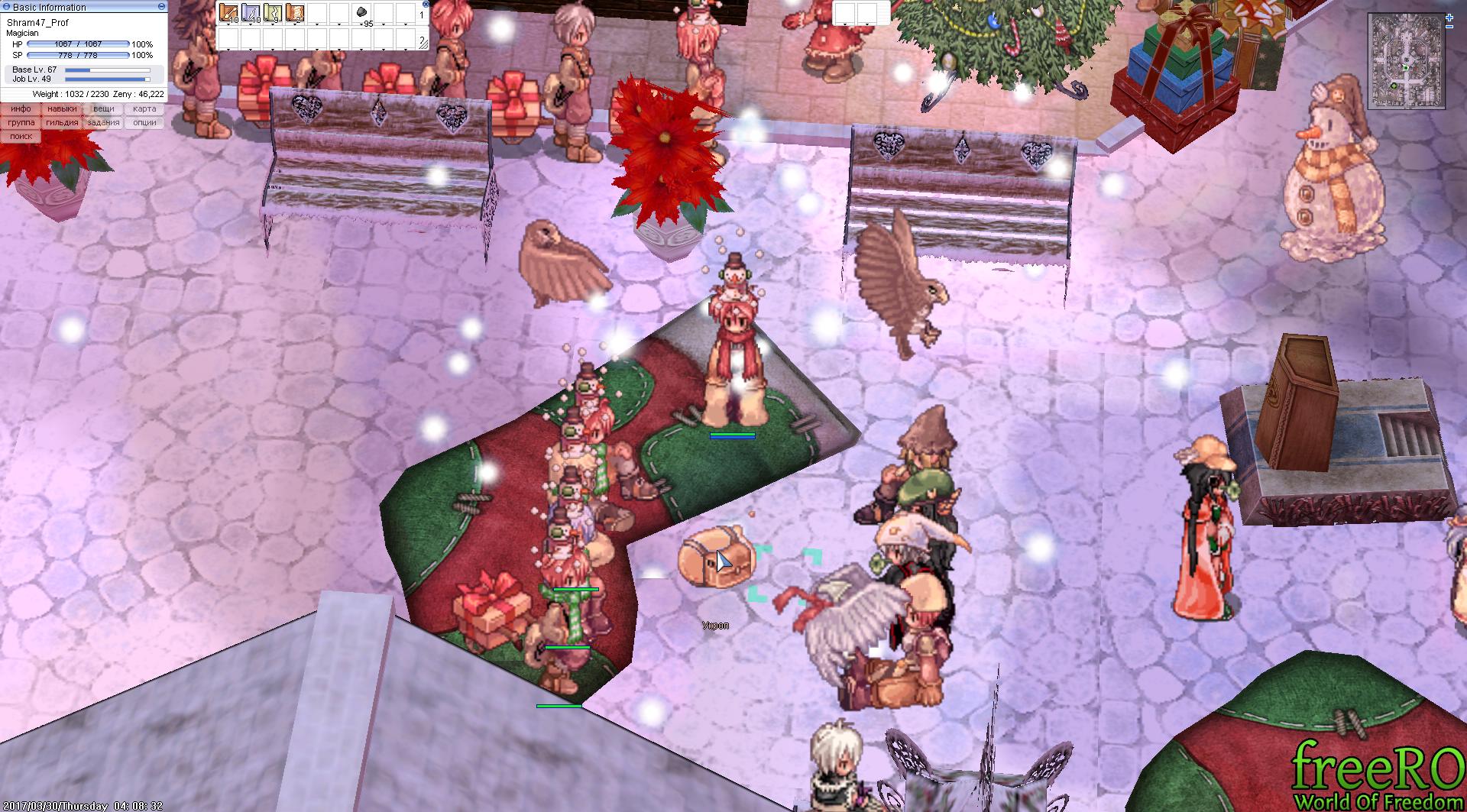Image resolution: width=1467 pixels, height=812 pixels.
Task: Close the hotbar with its X button
Action: [x=426, y=3]
